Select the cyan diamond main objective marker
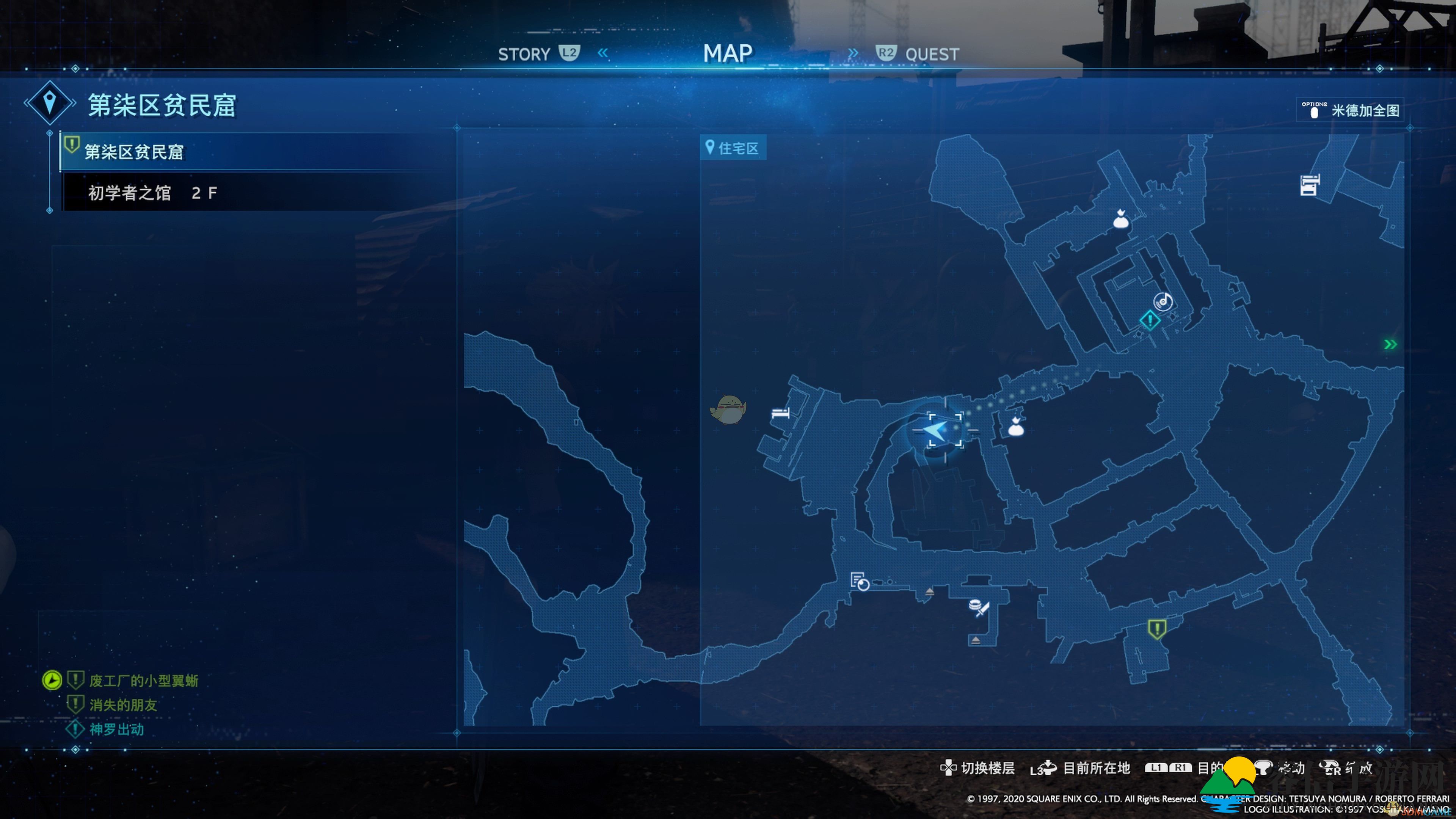 [x=1150, y=320]
